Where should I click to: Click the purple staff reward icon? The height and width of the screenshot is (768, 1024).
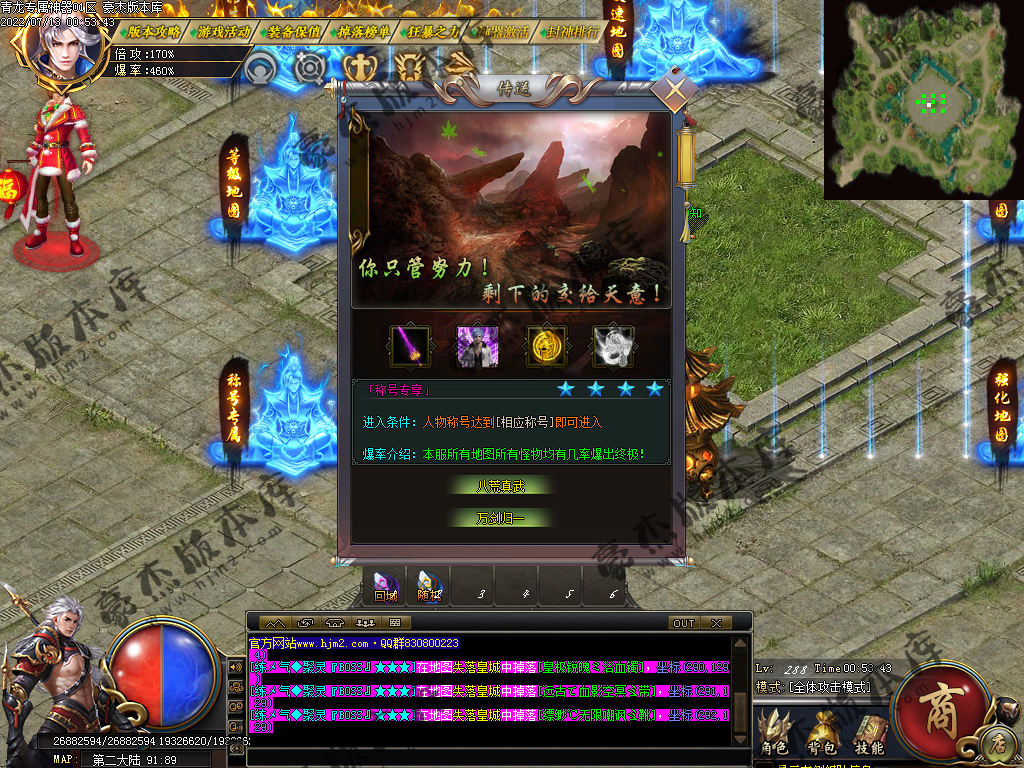pyautogui.click(x=410, y=347)
